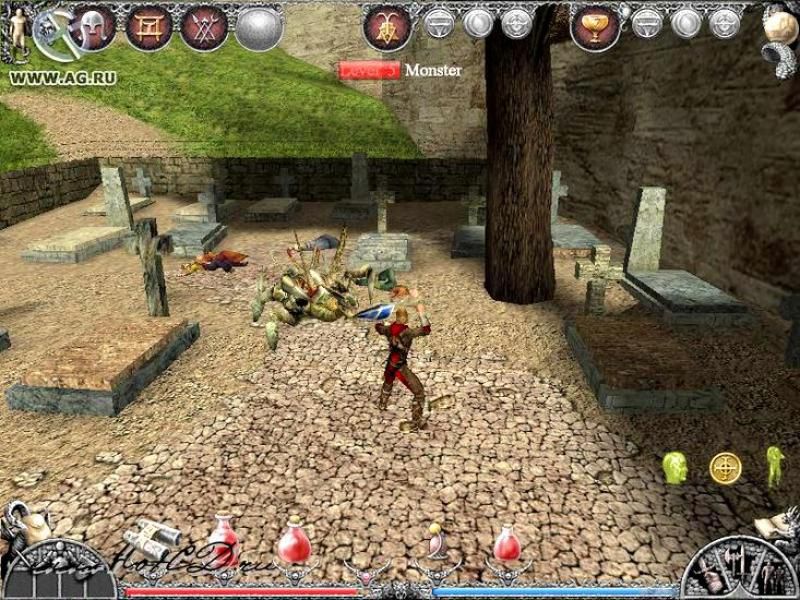Select the golden chalice icon
This screenshot has height=600, width=800.
pos(595,27)
